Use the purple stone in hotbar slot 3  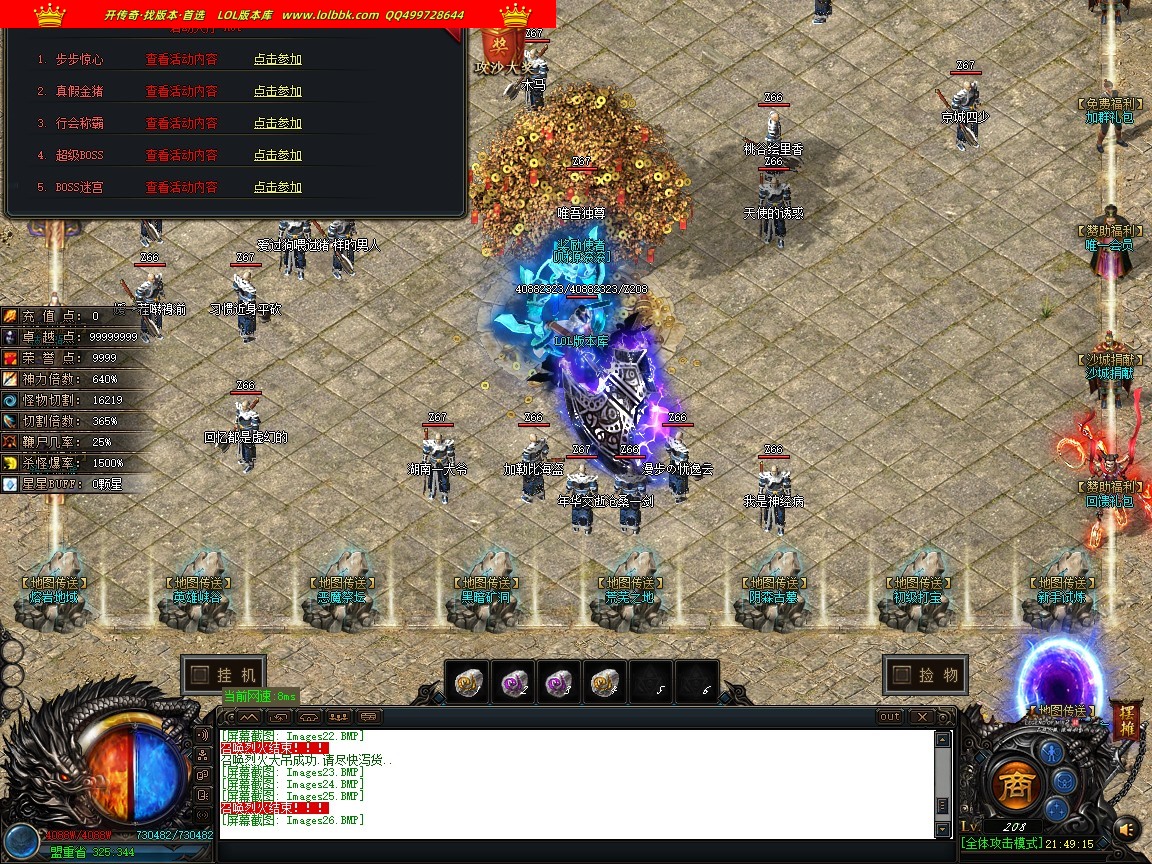coord(561,682)
